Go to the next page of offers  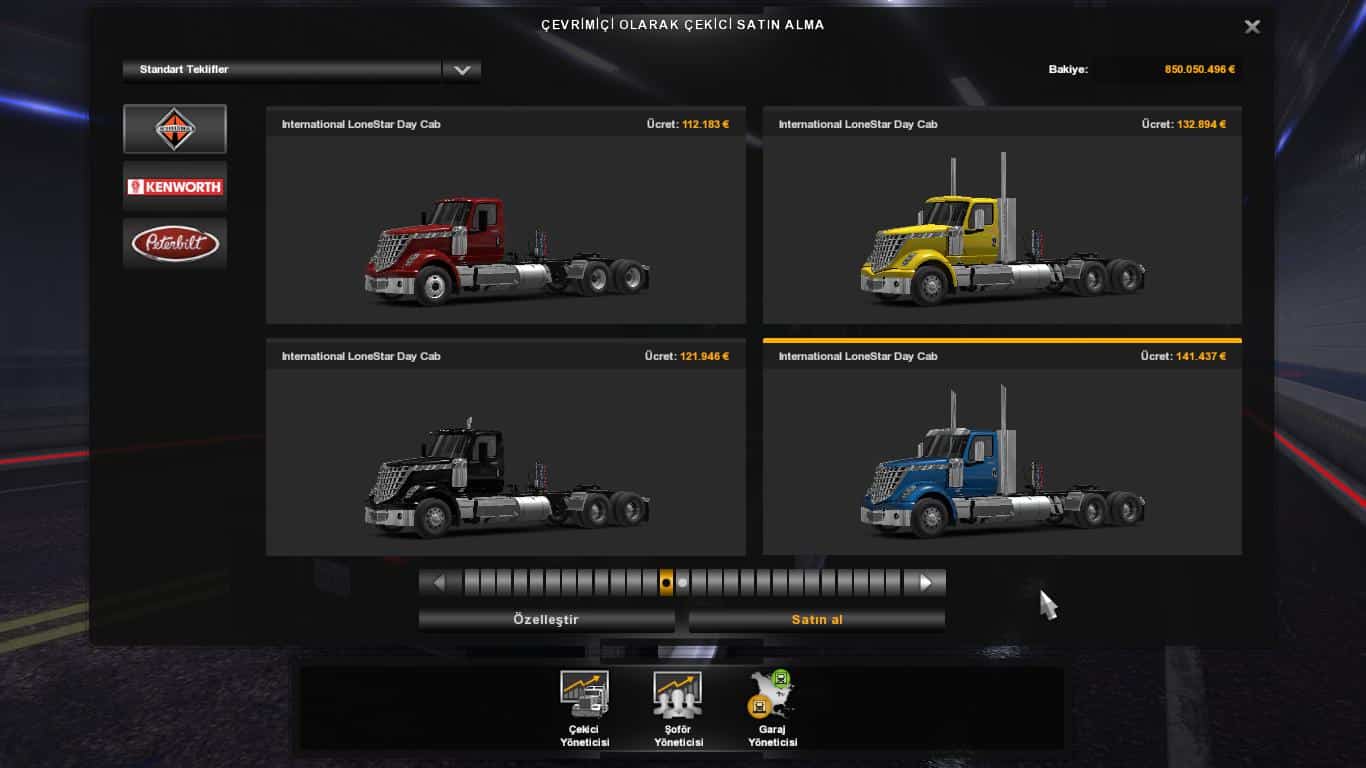click(925, 582)
